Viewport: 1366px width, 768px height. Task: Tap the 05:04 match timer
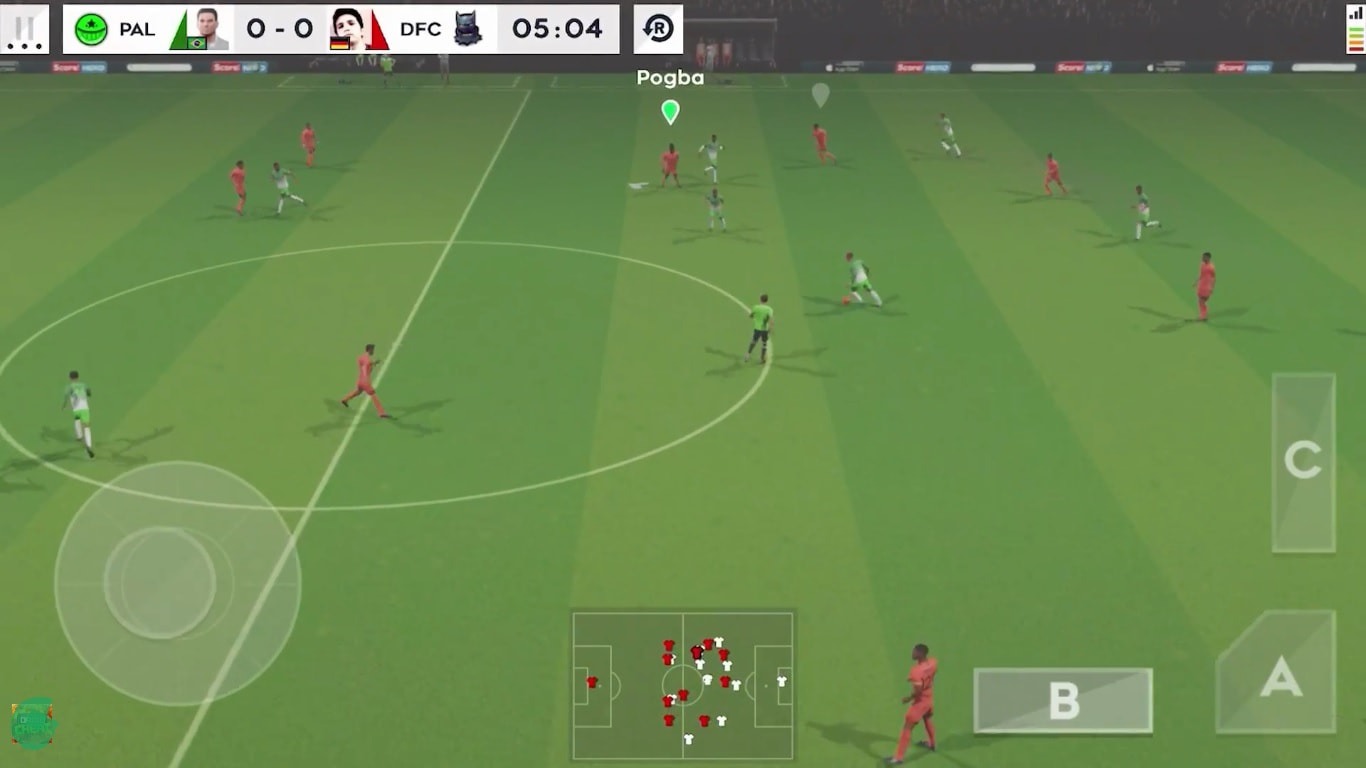coord(556,28)
